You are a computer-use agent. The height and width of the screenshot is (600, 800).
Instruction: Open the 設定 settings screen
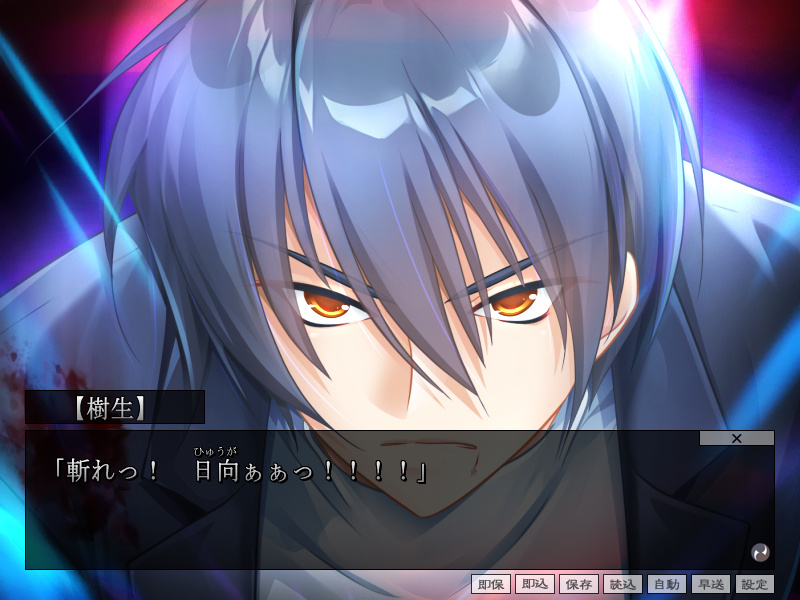(755, 584)
